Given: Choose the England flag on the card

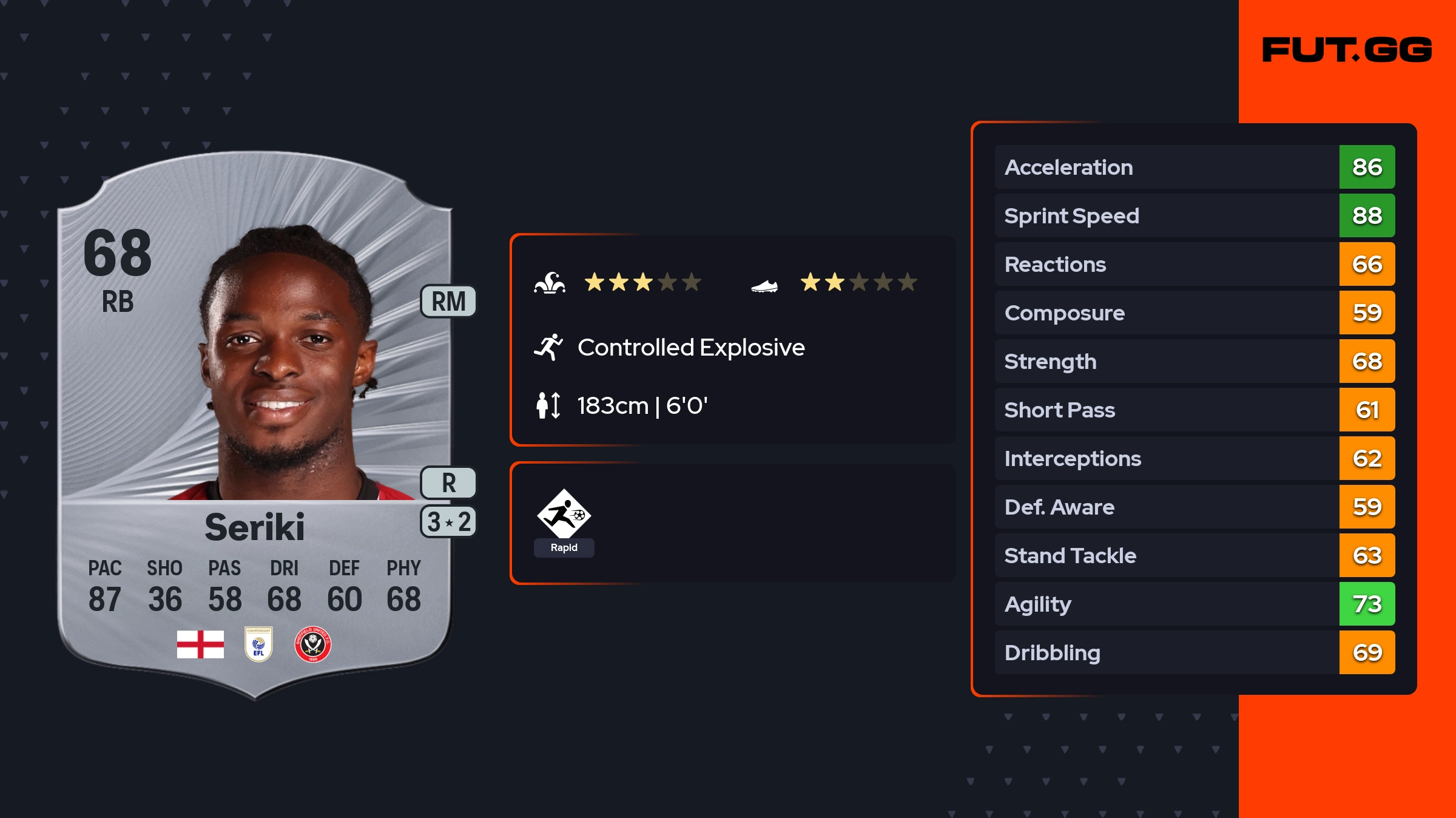Looking at the screenshot, I should click(200, 644).
